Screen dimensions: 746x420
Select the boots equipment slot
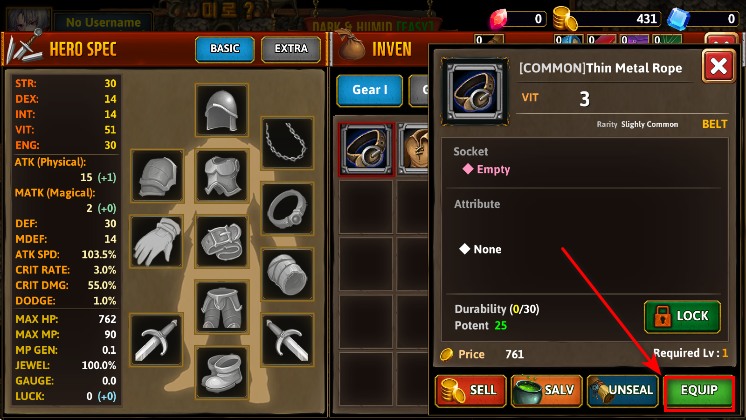pos(221,370)
